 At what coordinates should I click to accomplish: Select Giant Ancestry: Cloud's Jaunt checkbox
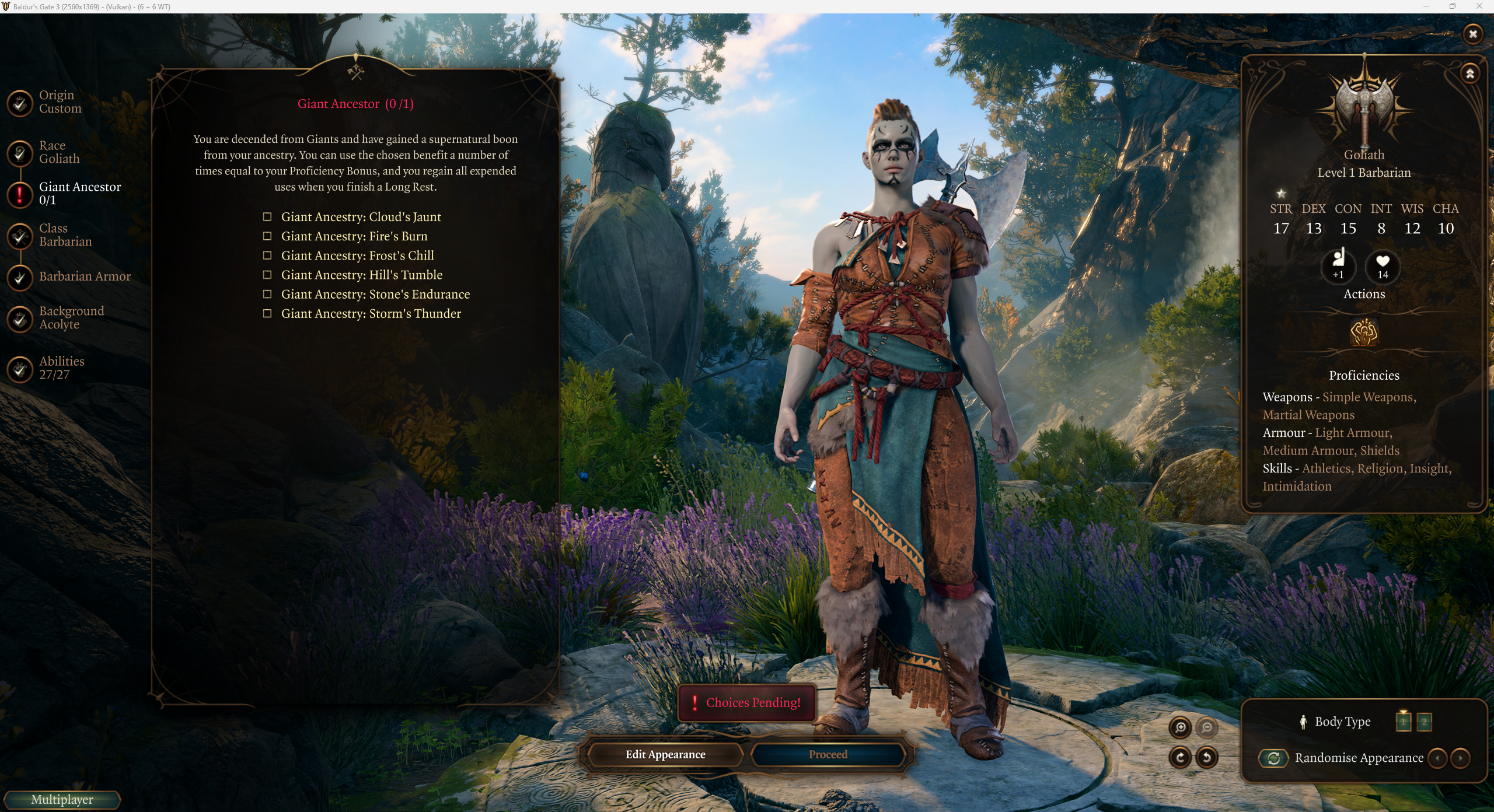267,217
